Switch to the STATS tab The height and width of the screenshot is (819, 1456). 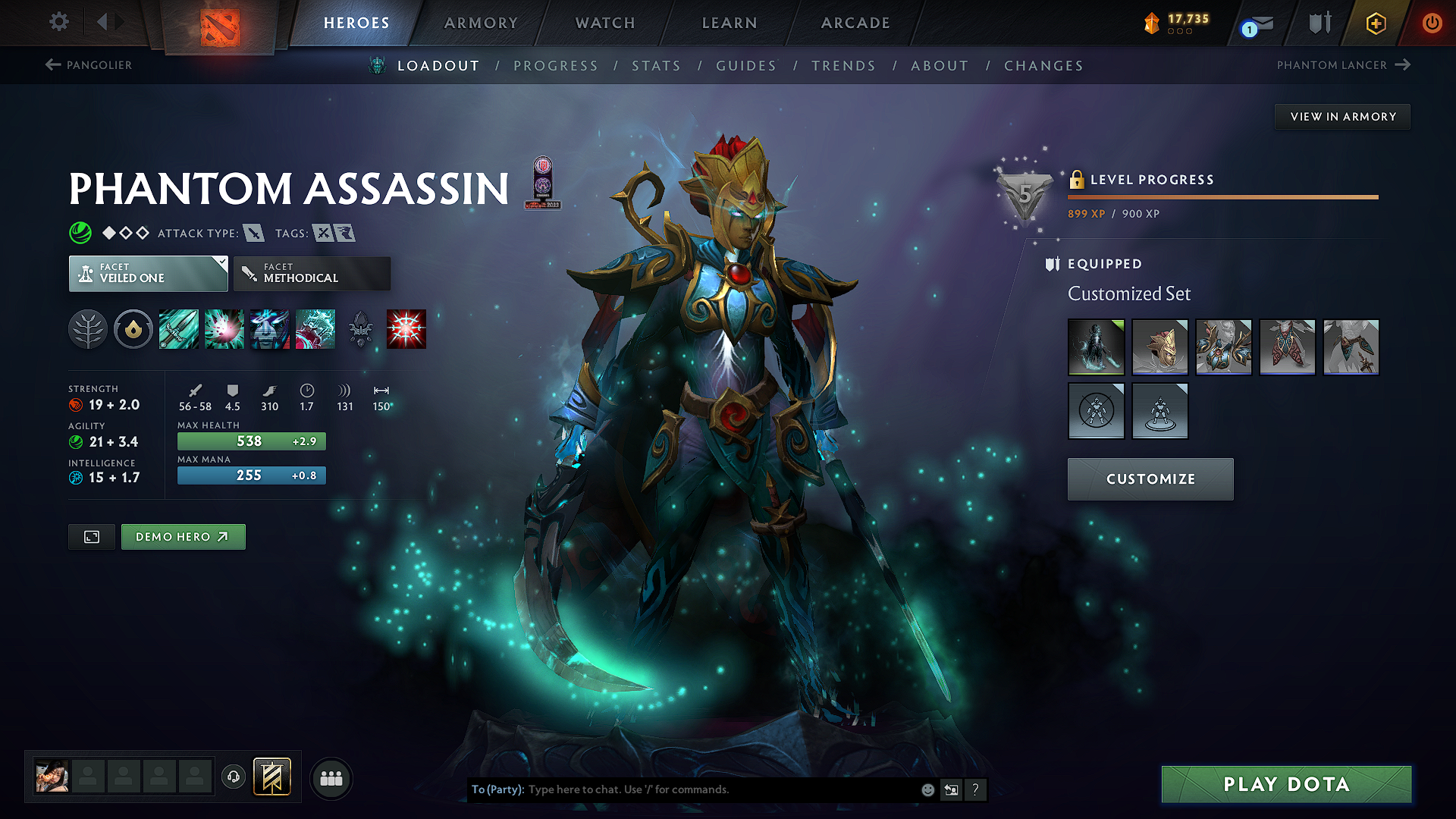[656, 66]
